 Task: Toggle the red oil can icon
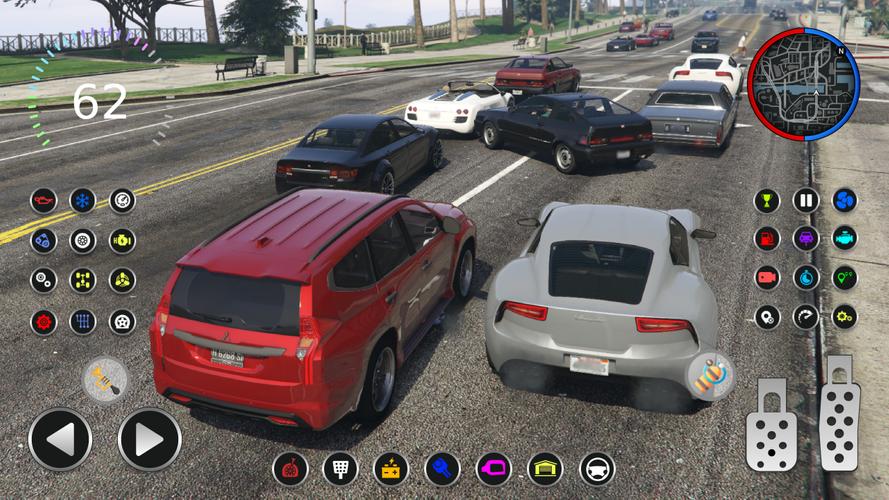(43, 201)
